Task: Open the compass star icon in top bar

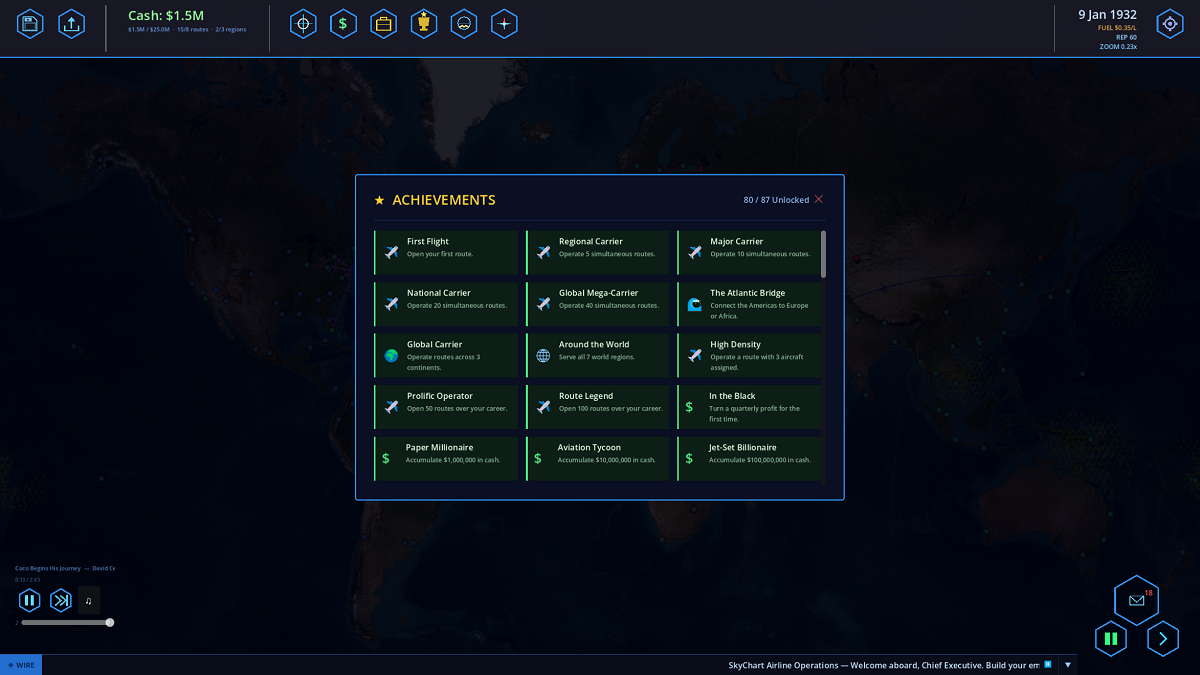Action: pos(504,24)
